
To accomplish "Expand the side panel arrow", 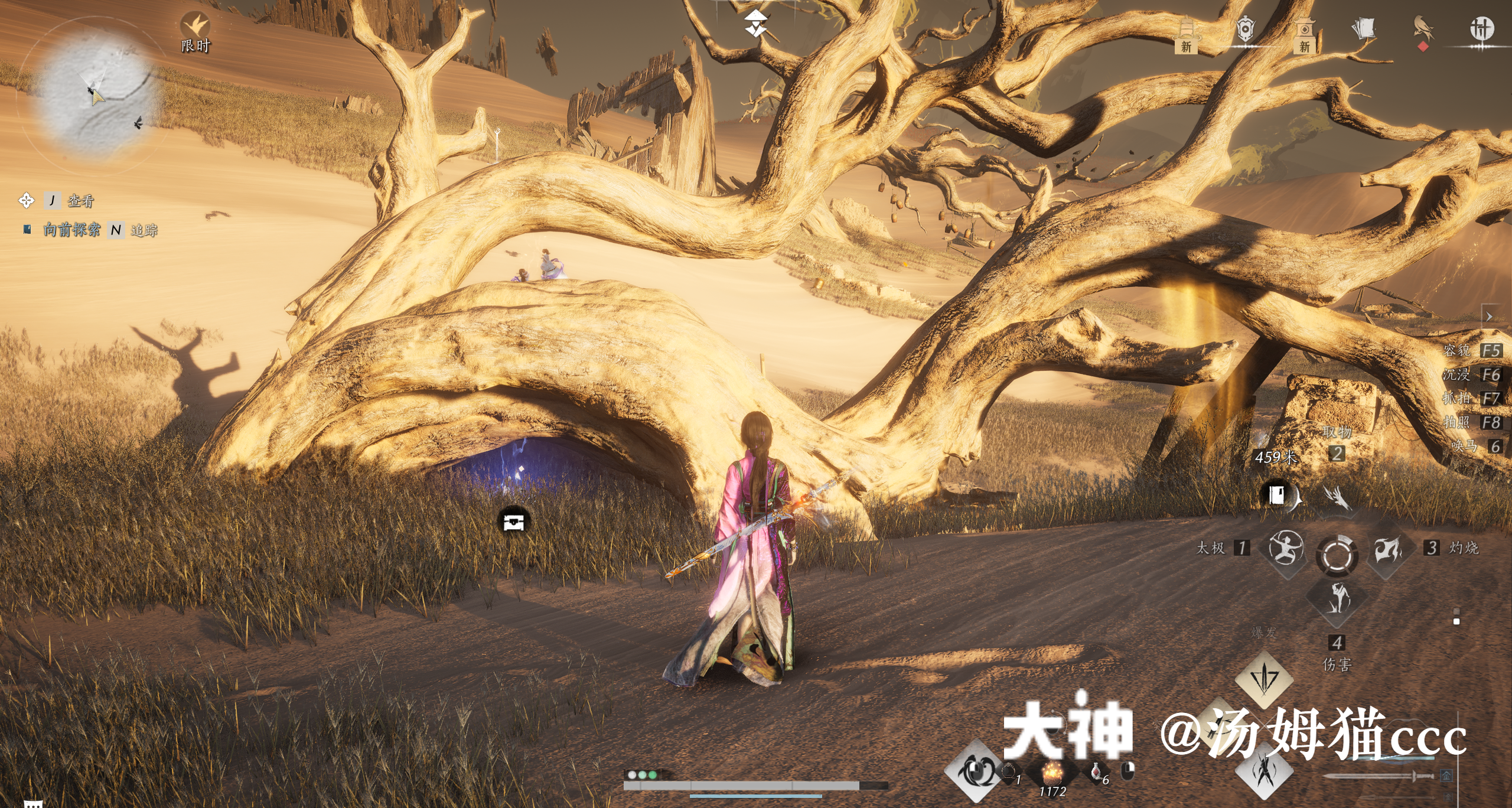I will [1489, 317].
